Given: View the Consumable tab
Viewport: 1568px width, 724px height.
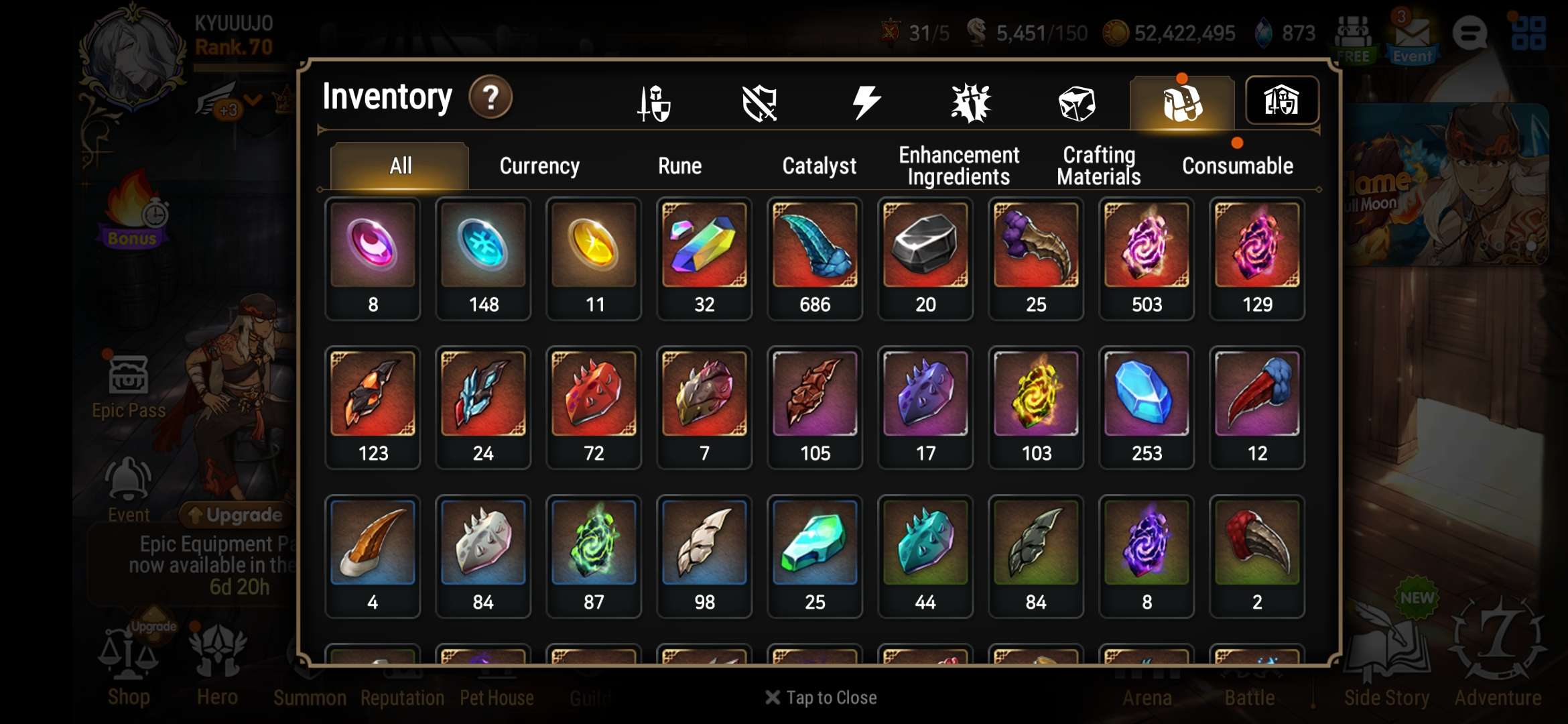Looking at the screenshot, I should (x=1237, y=166).
